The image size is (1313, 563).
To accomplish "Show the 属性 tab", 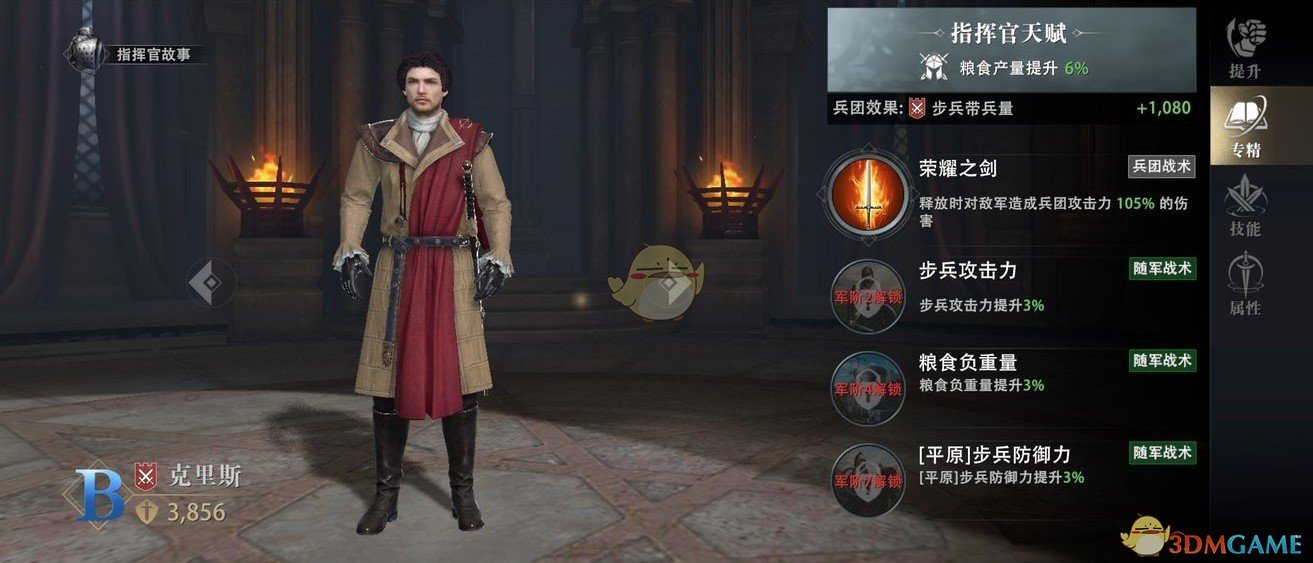I will 1245,284.
